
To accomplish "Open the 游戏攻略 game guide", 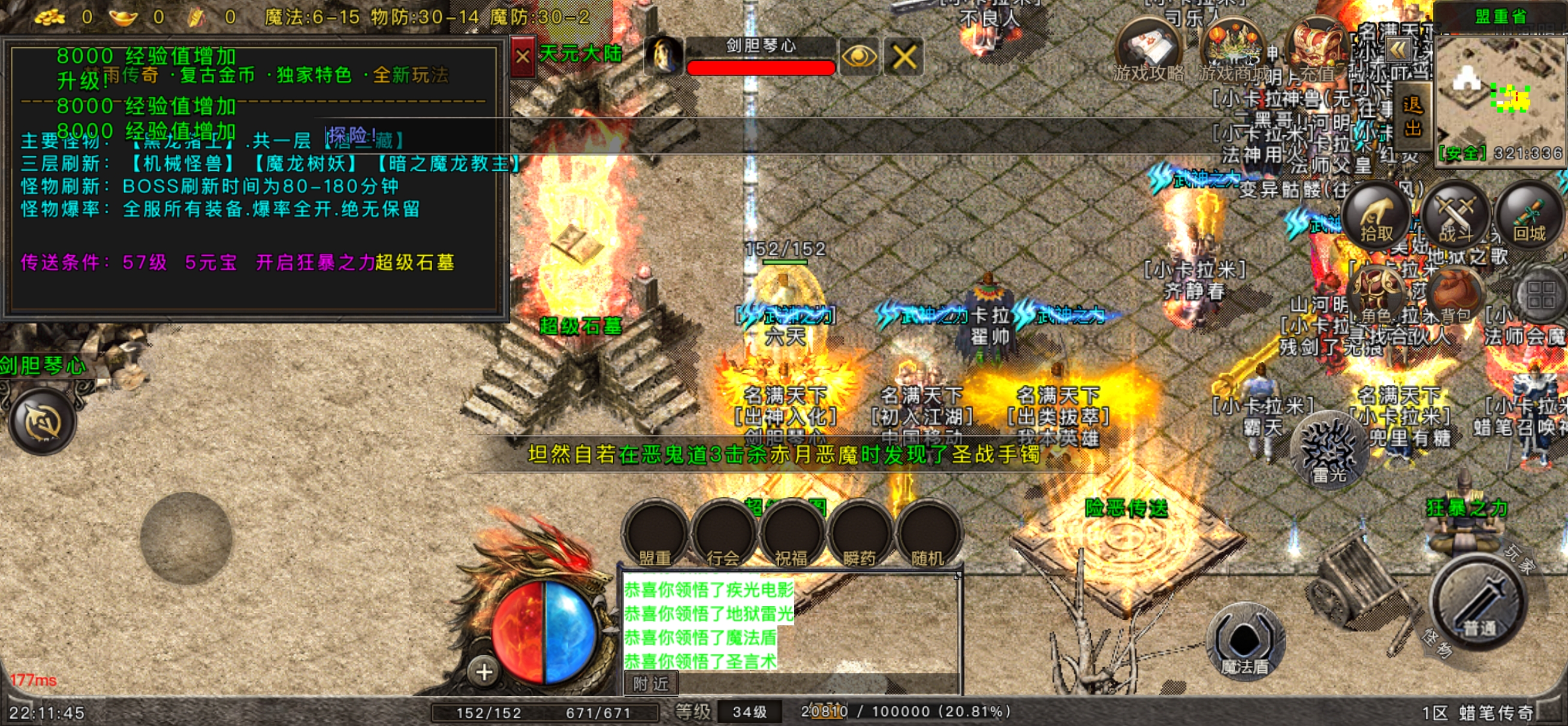I will [x=1149, y=52].
